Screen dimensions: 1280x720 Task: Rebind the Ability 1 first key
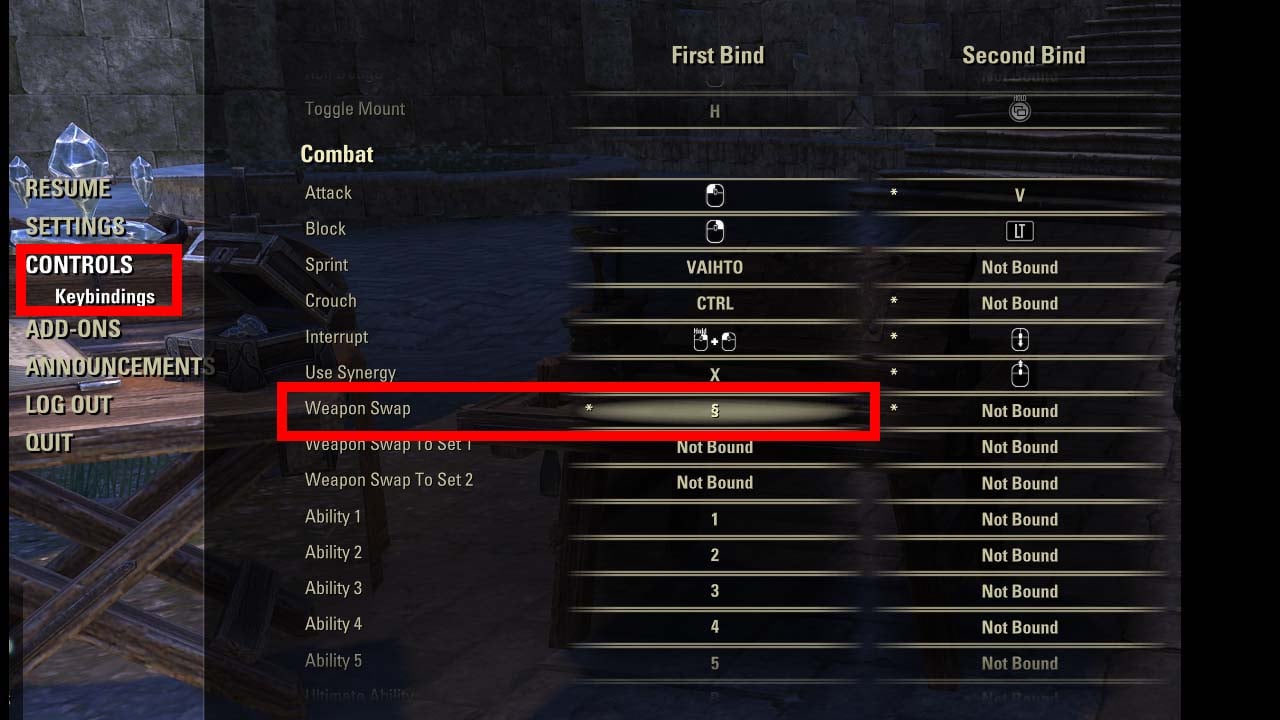click(715, 519)
